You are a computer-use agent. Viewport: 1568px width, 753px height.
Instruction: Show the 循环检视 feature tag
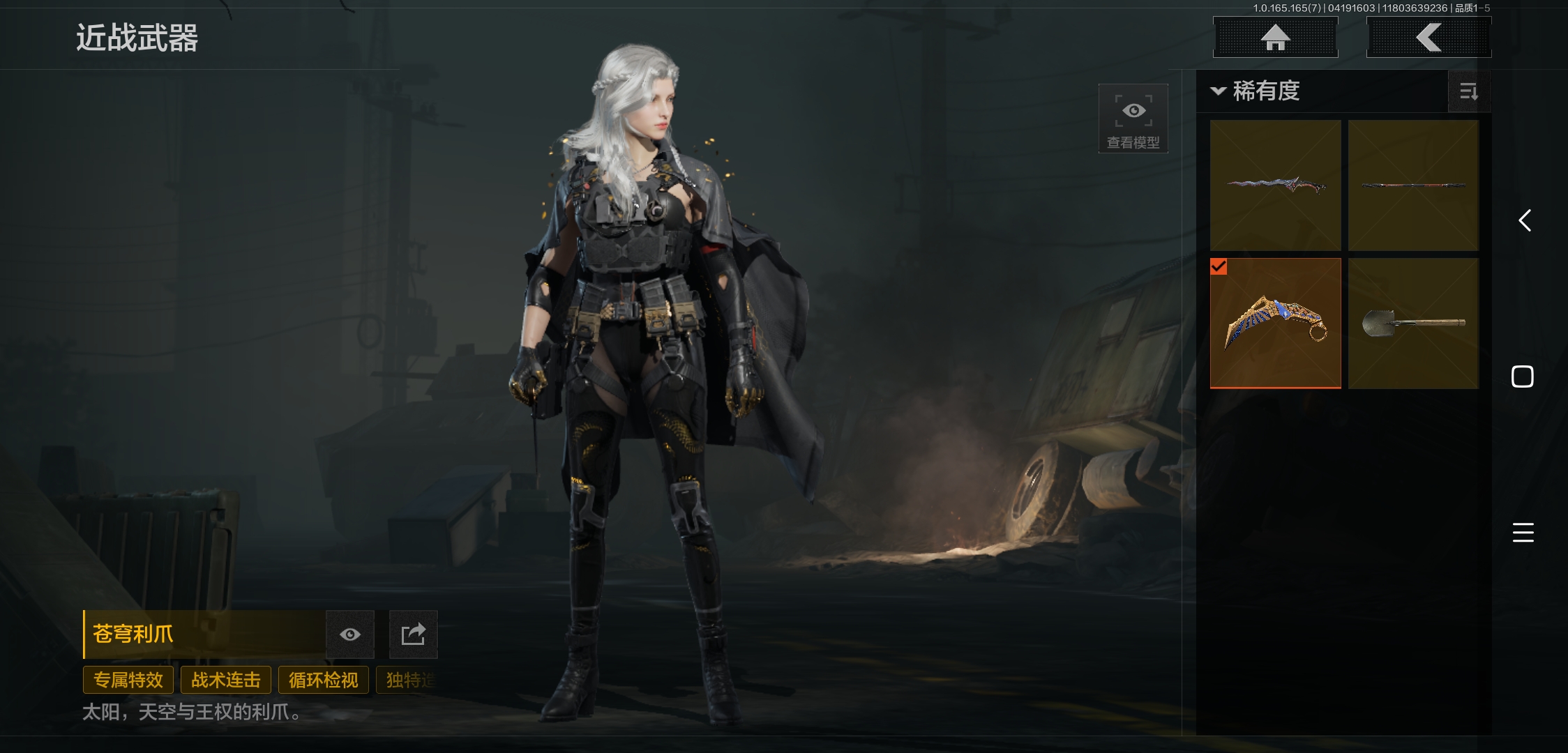click(x=323, y=680)
